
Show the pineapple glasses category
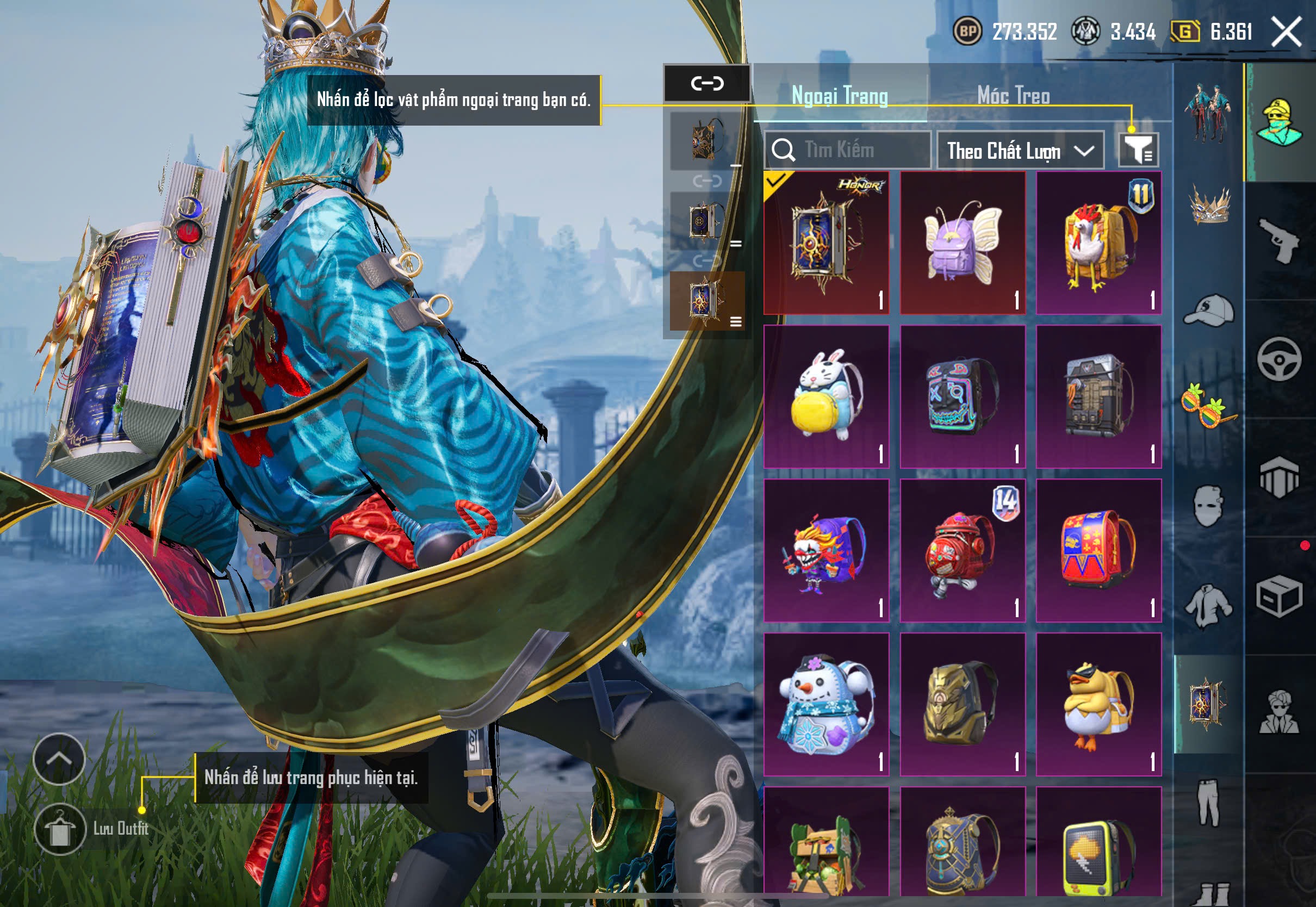1209,405
